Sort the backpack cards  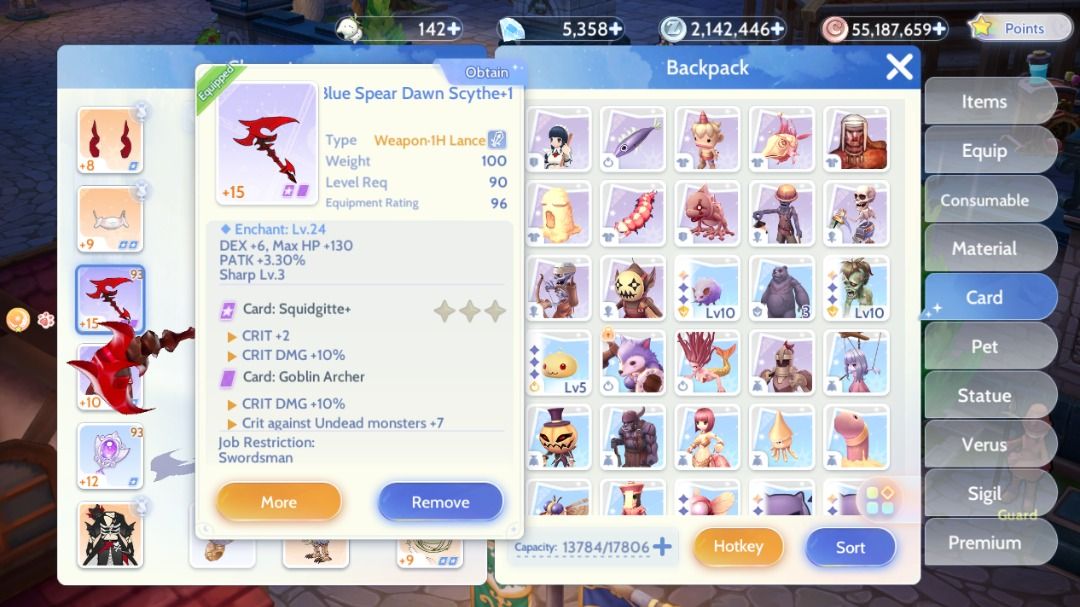[x=850, y=547]
